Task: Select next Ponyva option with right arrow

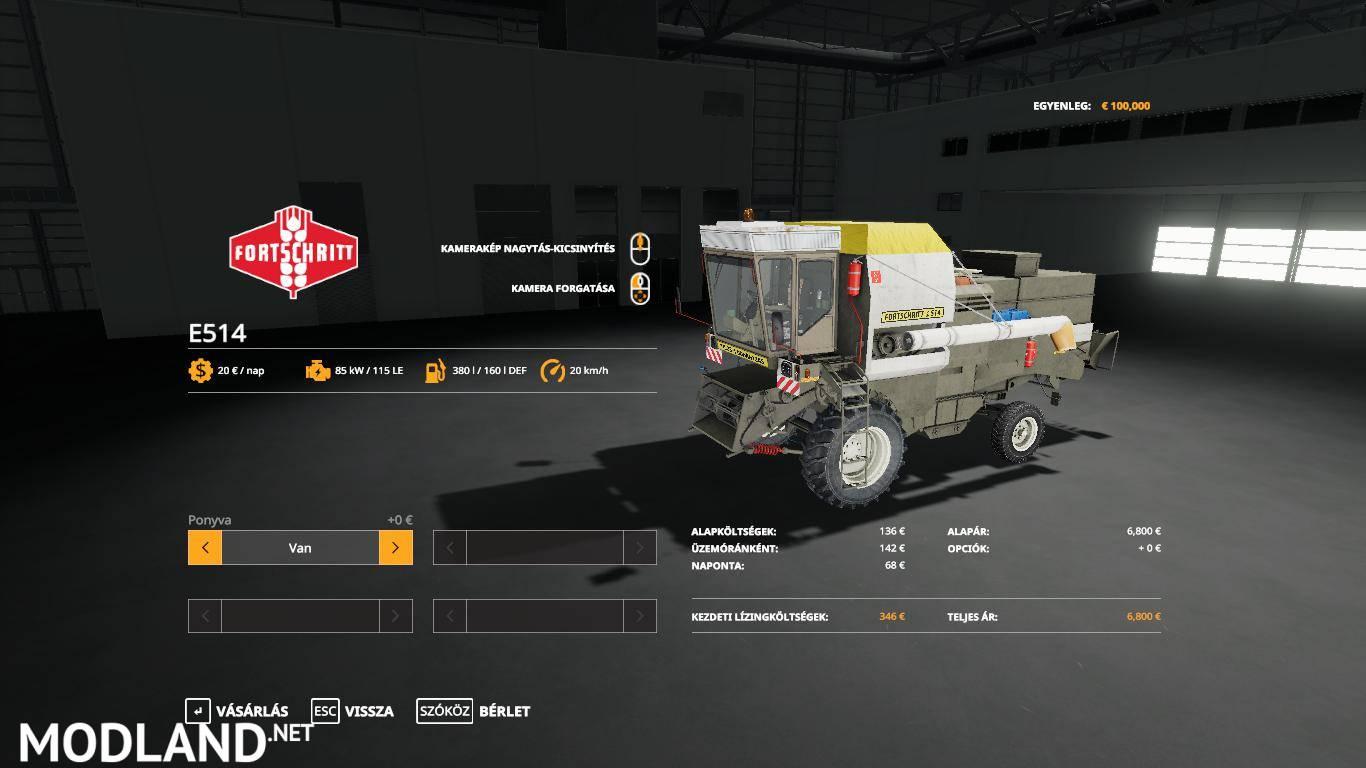Action: [x=395, y=548]
